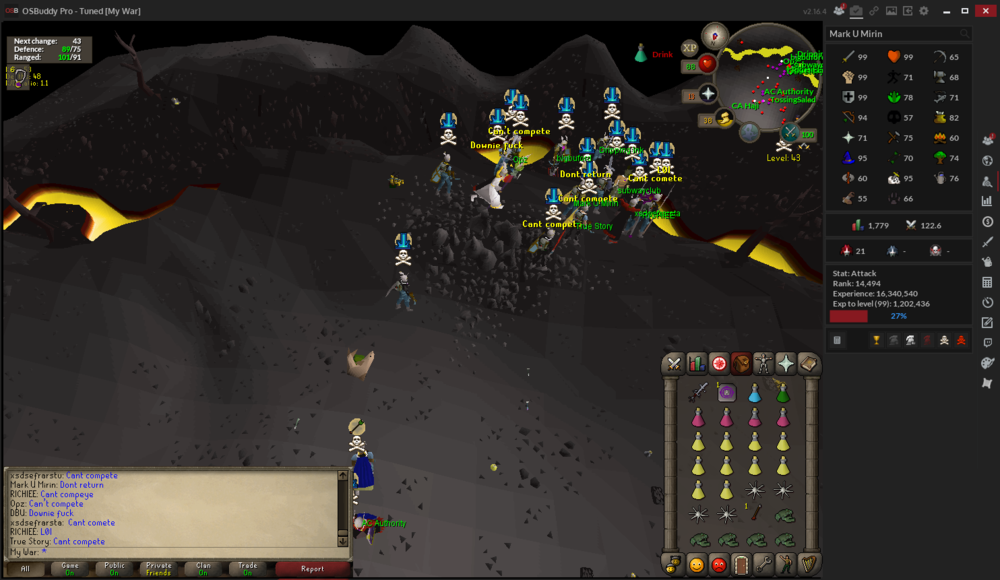Open the Logout door tab

tap(741, 565)
